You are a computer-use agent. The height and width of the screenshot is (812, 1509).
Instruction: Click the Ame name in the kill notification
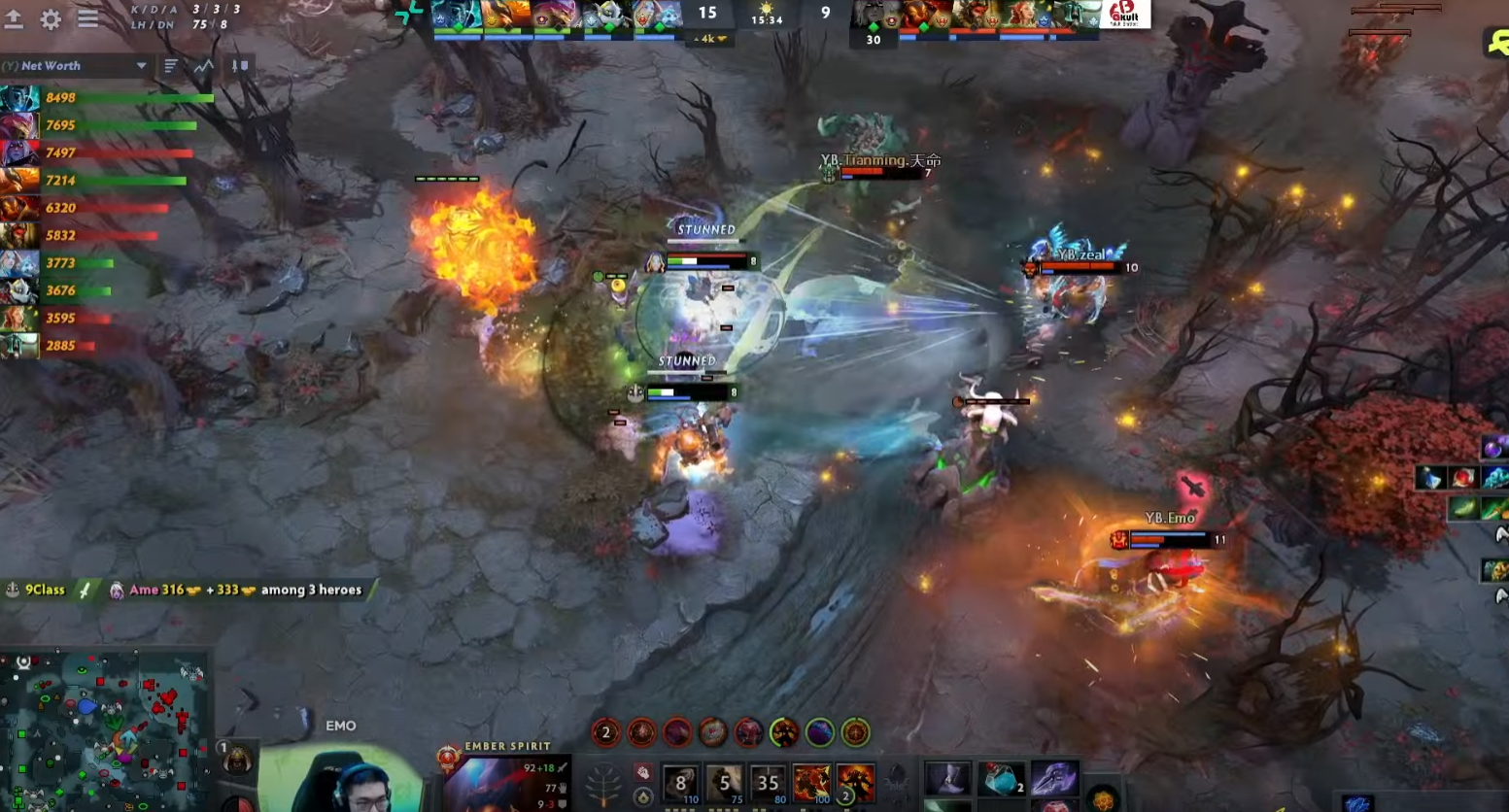pyautogui.click(x=144, y=590)
